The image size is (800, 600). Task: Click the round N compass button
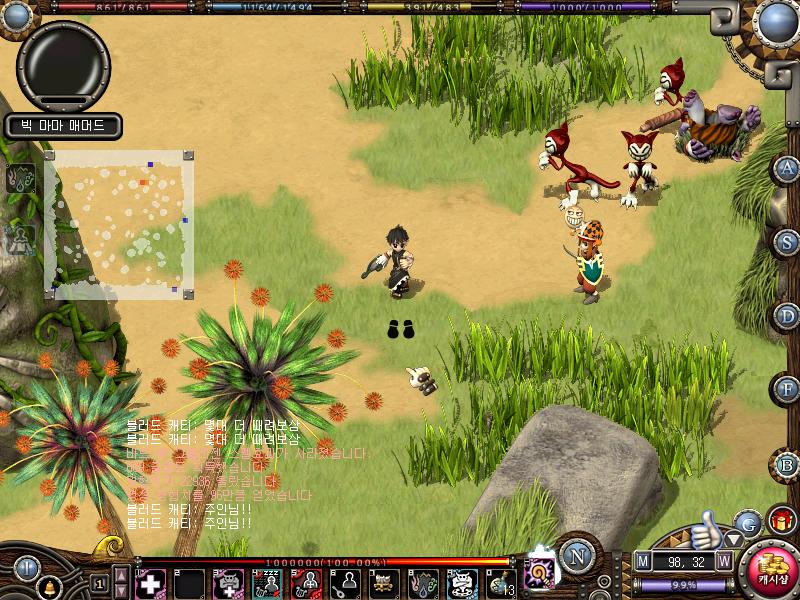click(x=577, y=554)
